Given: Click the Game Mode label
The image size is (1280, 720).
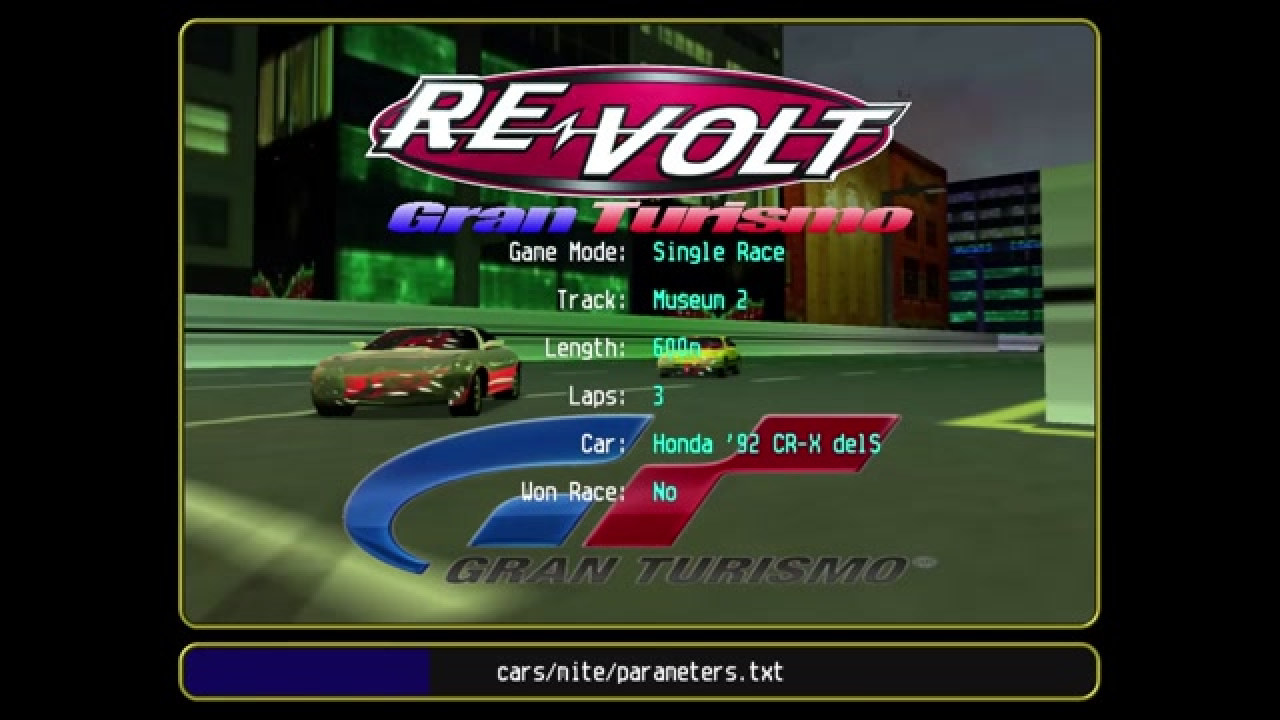Looking at the screenshot, I should pyautogui.click(x=566, y=252).
